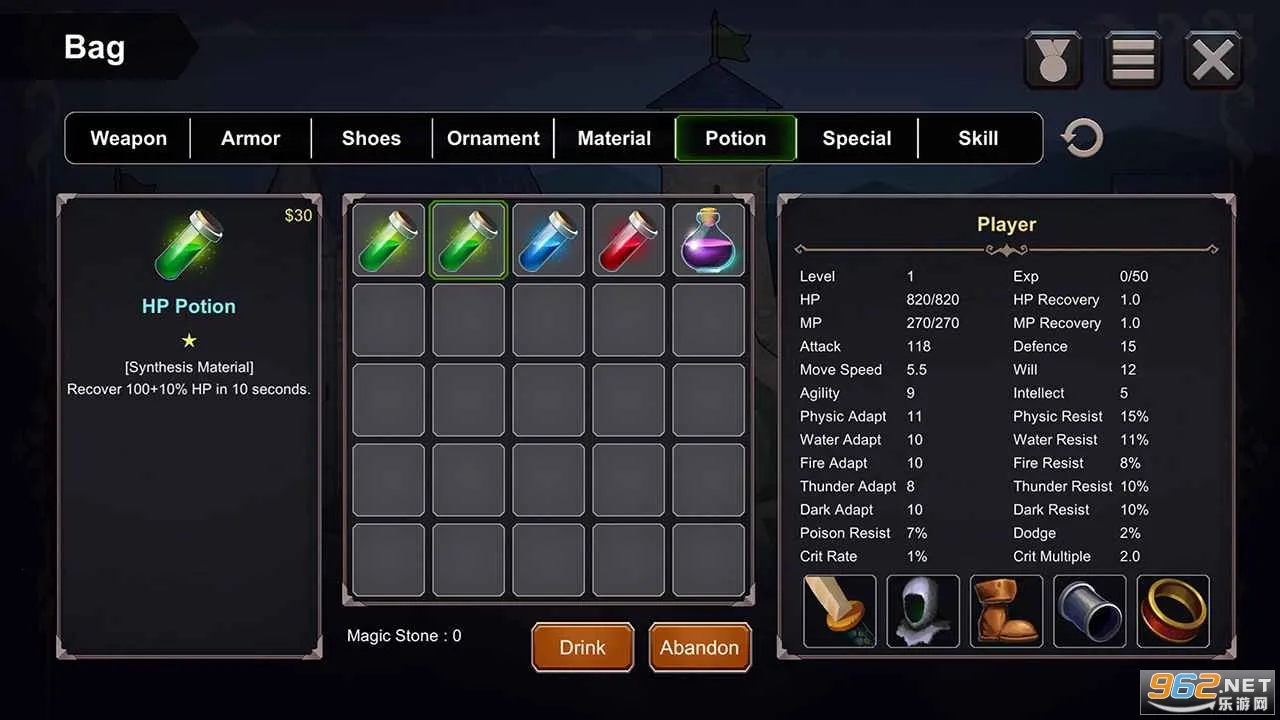
Task: Select the green HP Potion in the first slot
Action: [x=388, y=239]
